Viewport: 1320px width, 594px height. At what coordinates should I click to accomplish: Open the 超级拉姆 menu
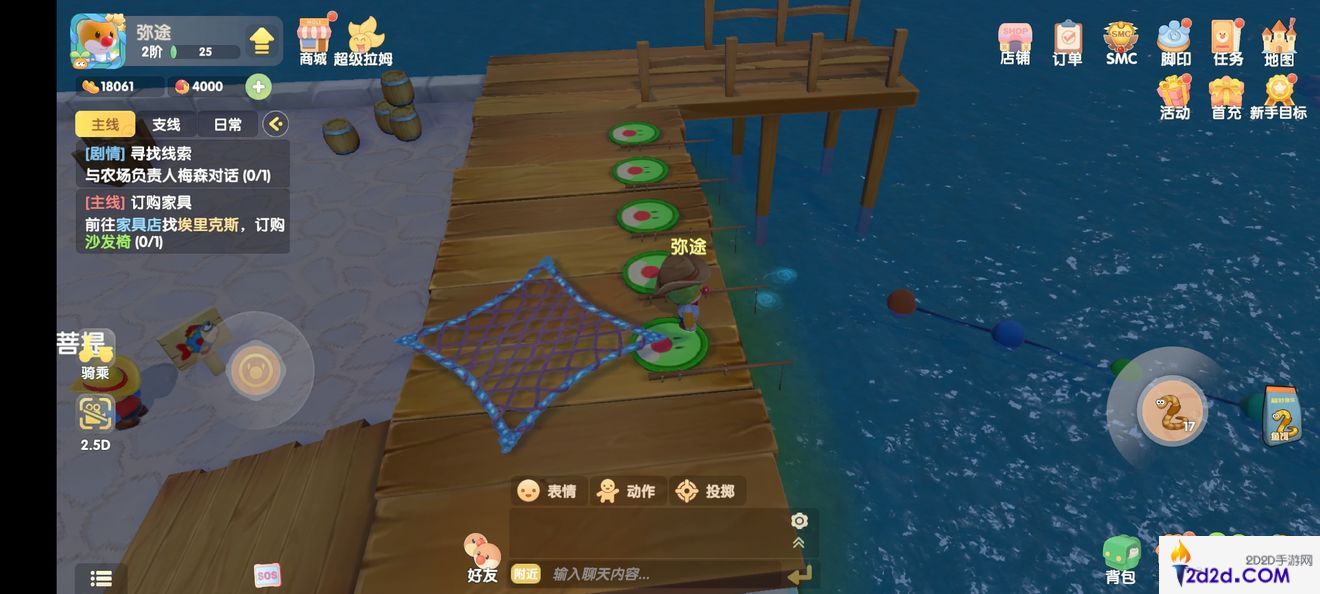click(x=362, y=40)
